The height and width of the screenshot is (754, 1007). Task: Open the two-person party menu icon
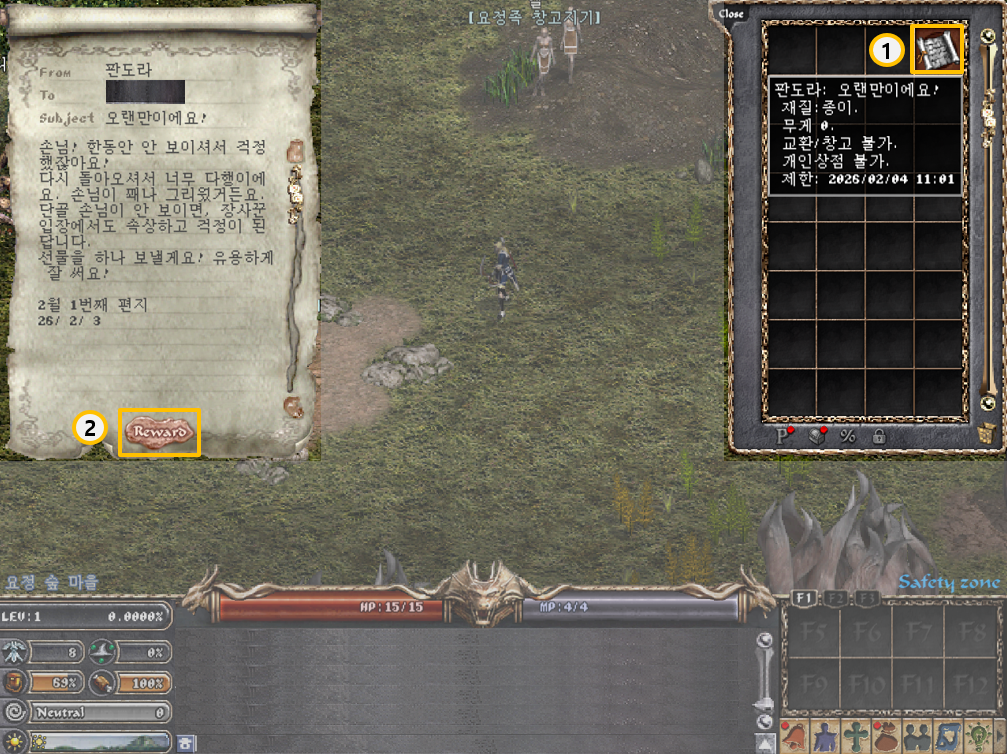pyautogui.click(x=917, y=738)
